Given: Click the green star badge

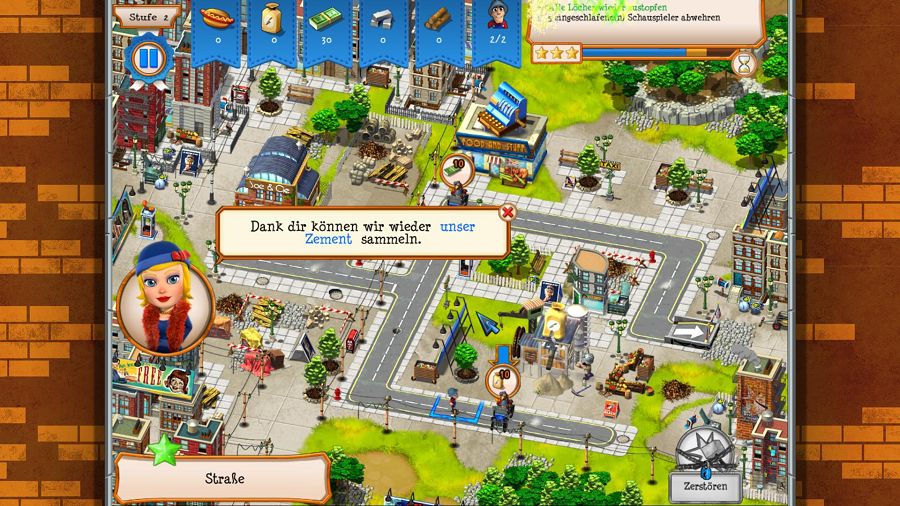Looking at the screenshot, I should (163, 449).
